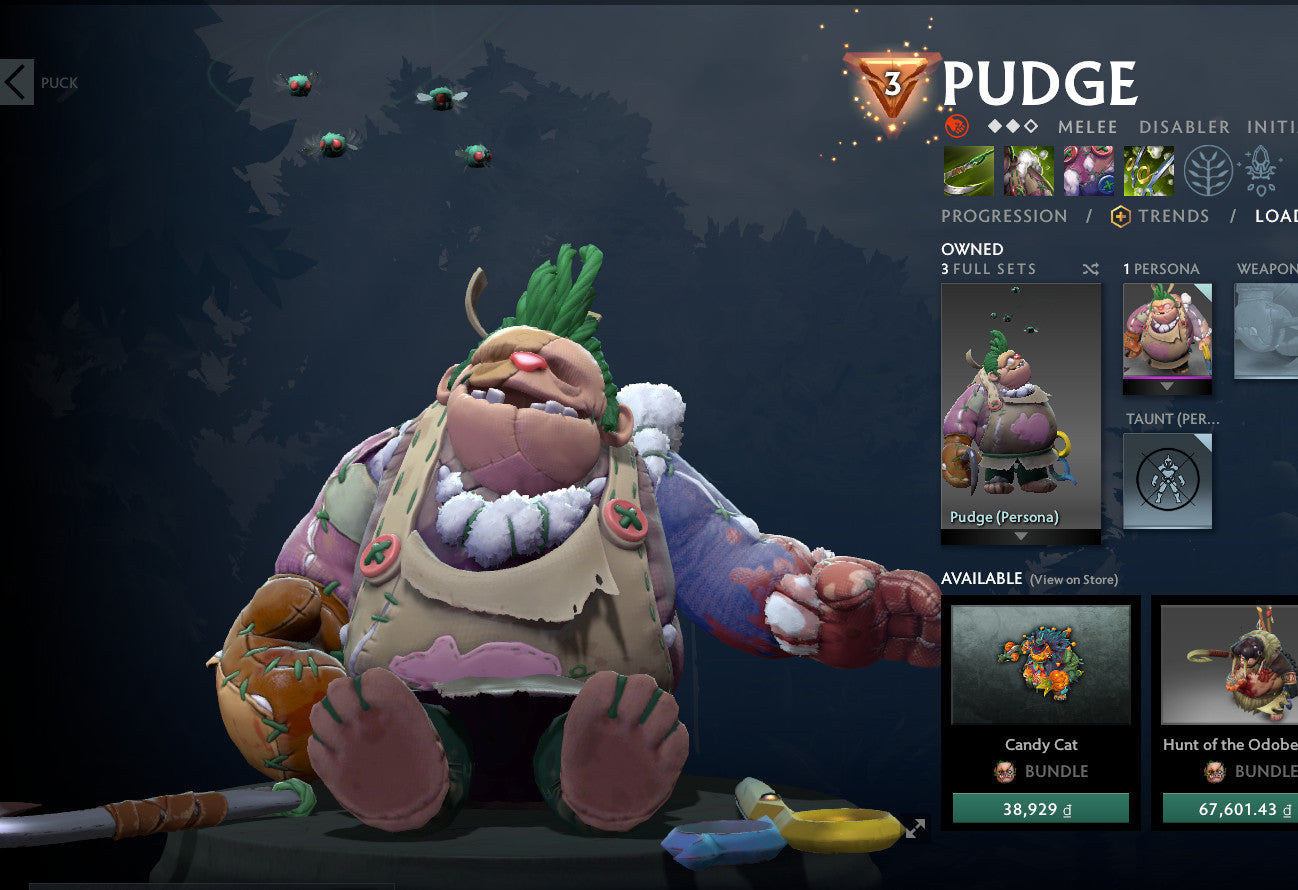1298x890 pixels.
Task: Open the Aghanim's Scepter upgrades icon
Action: pyautogui.click(x=1262, y=170)
